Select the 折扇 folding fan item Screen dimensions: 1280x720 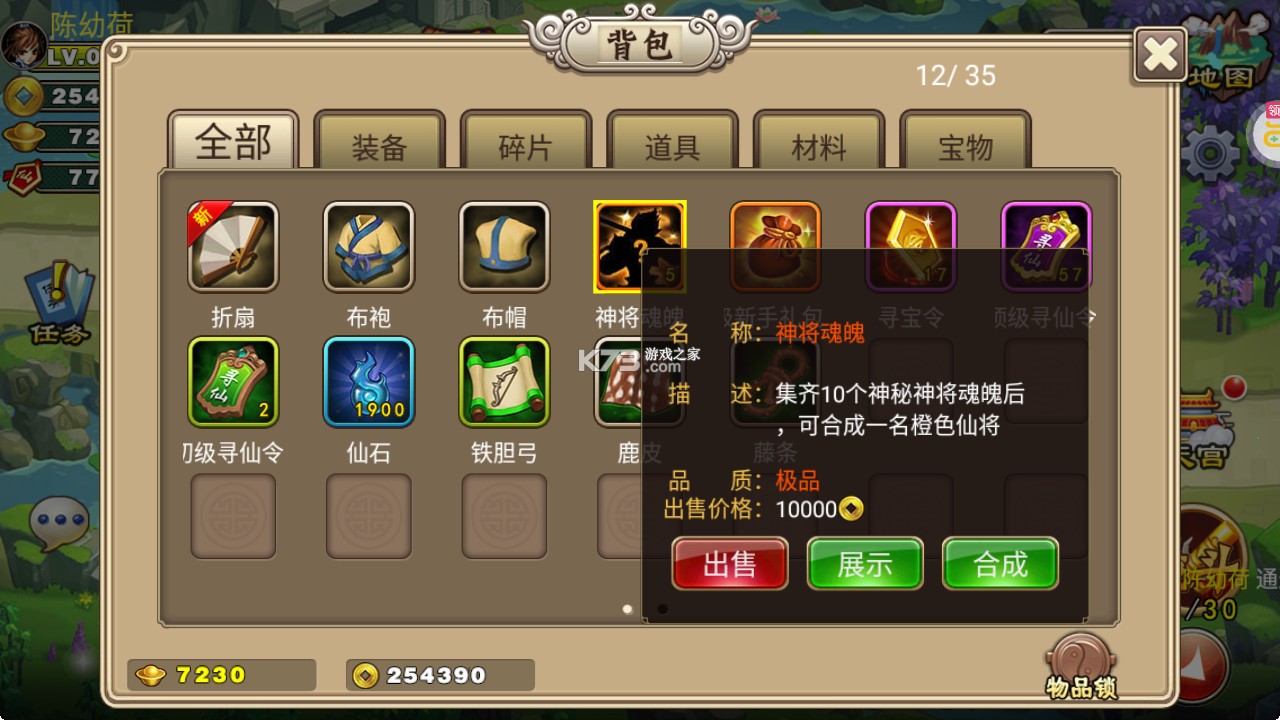click(x=232, y=245)
